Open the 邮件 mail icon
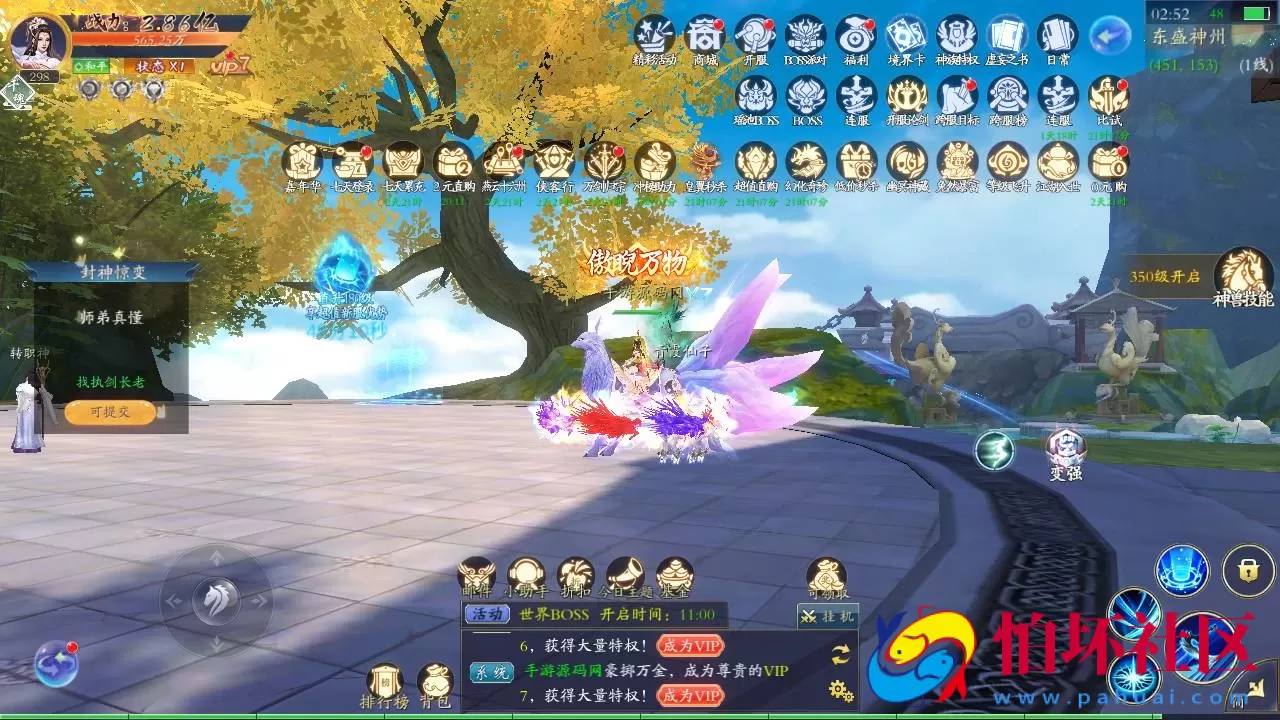 (476, 575)
